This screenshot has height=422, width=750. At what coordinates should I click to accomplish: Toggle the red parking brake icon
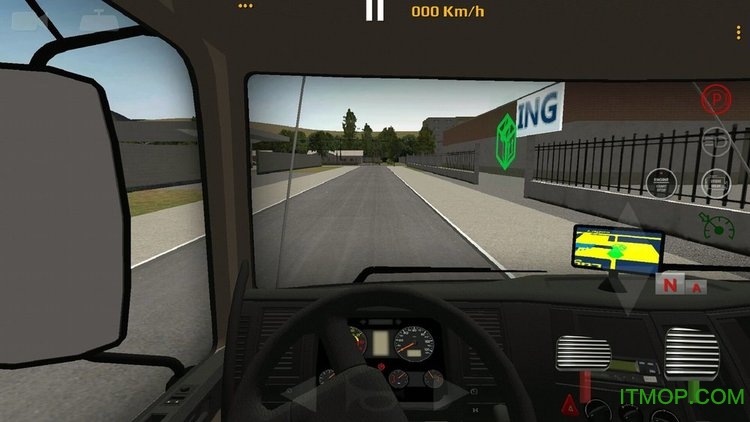[x=714, y=98]
